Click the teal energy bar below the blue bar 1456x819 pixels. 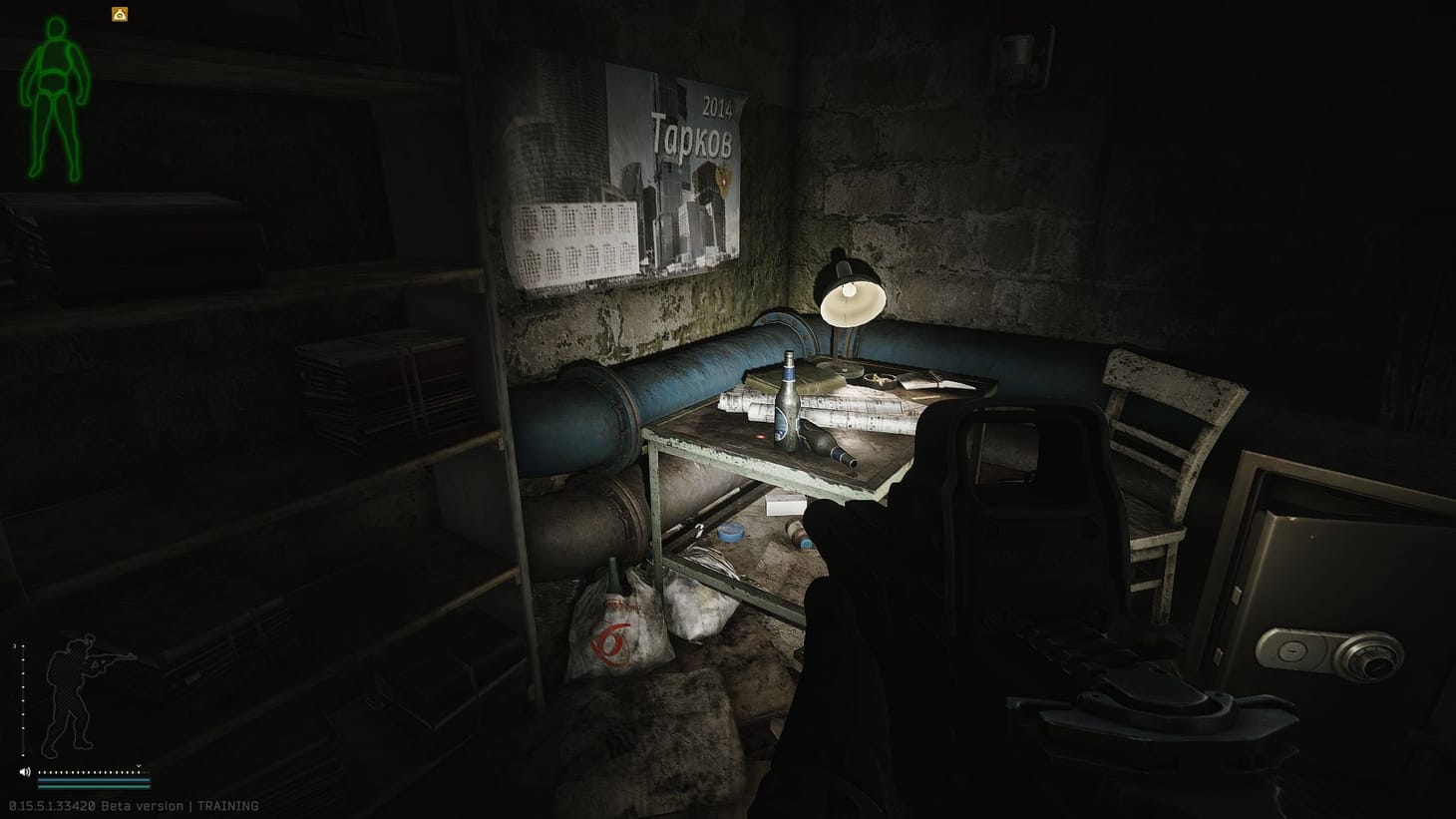pyautogui.click(x=95, y=787)
